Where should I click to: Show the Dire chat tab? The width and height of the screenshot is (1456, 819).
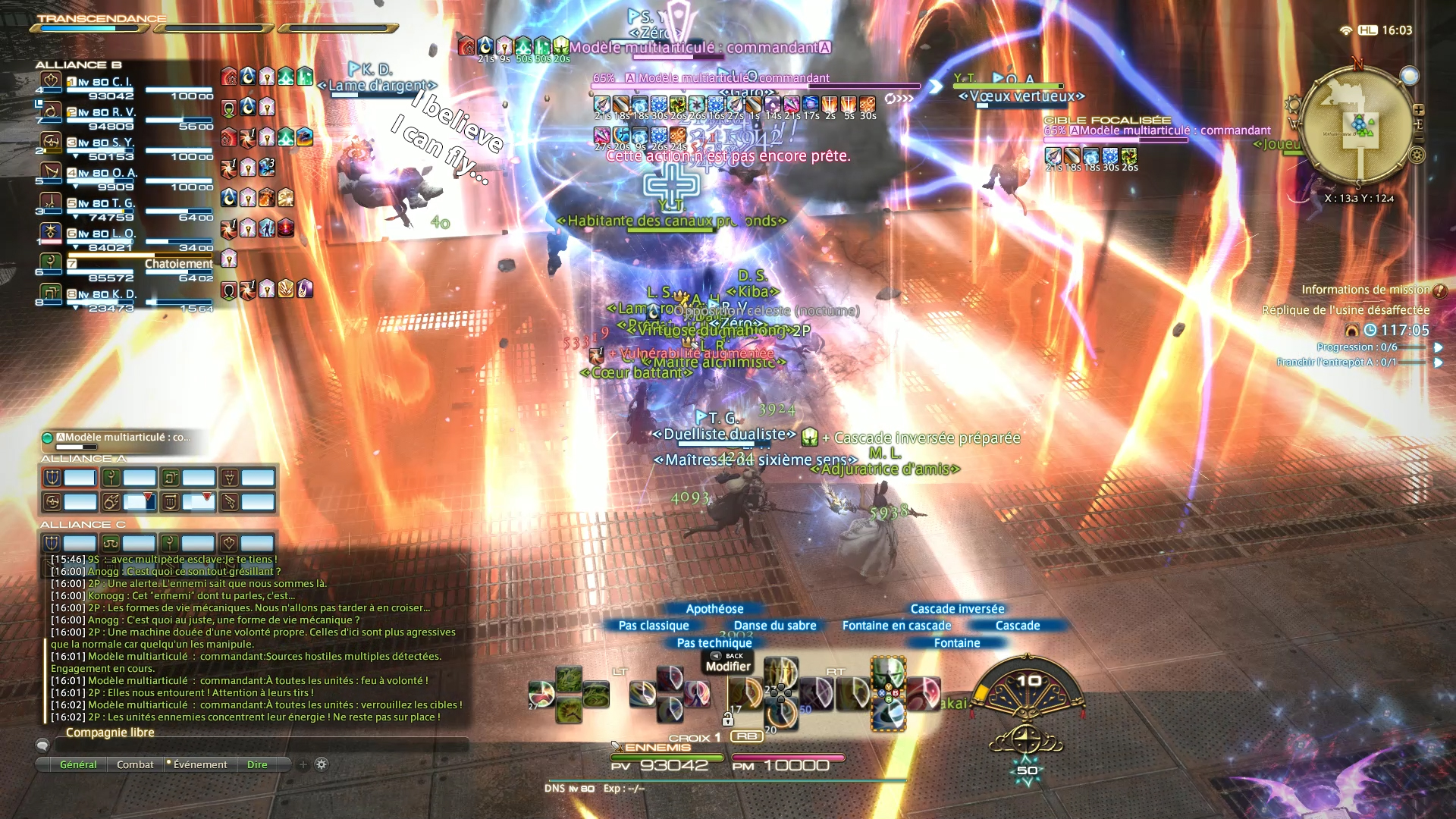[x=257, y=764]
